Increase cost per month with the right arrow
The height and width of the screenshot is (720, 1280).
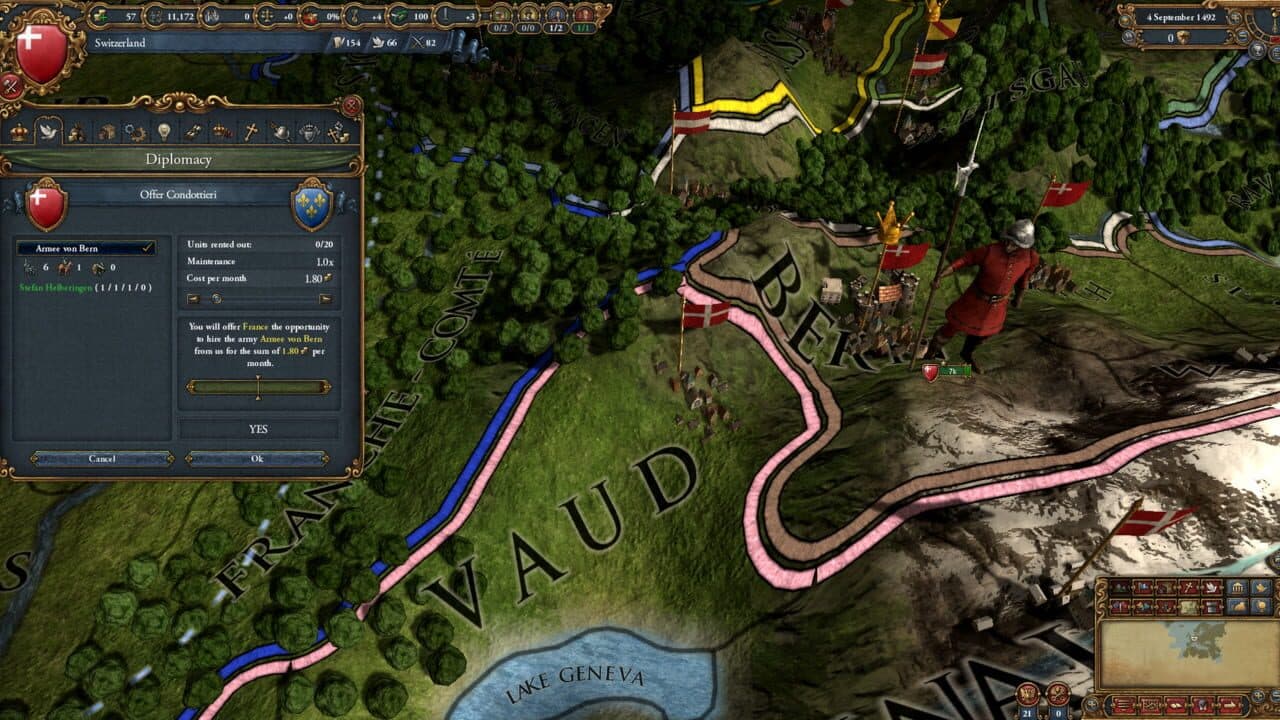coord(325,298)
